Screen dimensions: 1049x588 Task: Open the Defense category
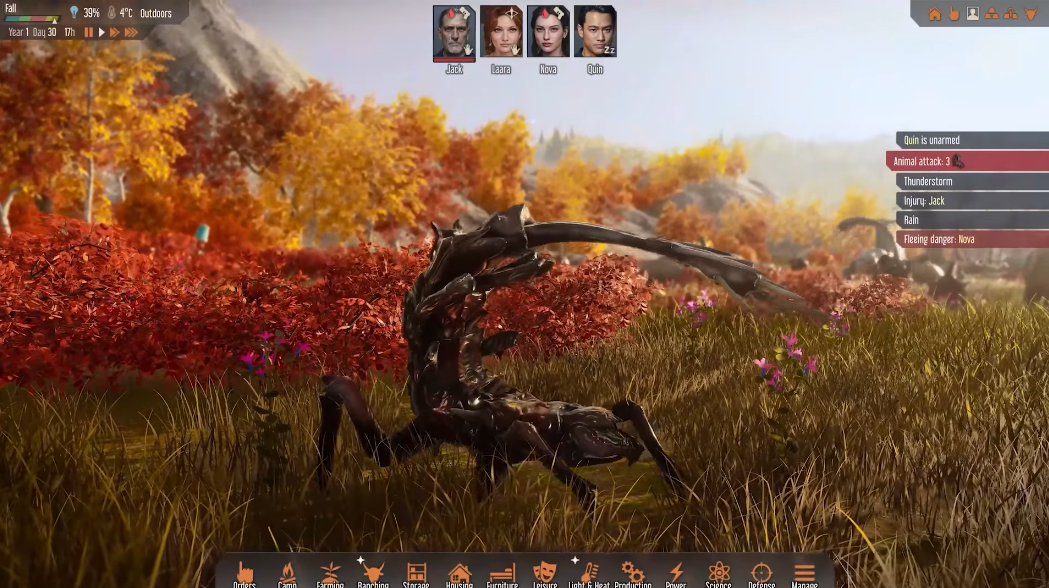(761, 574)
